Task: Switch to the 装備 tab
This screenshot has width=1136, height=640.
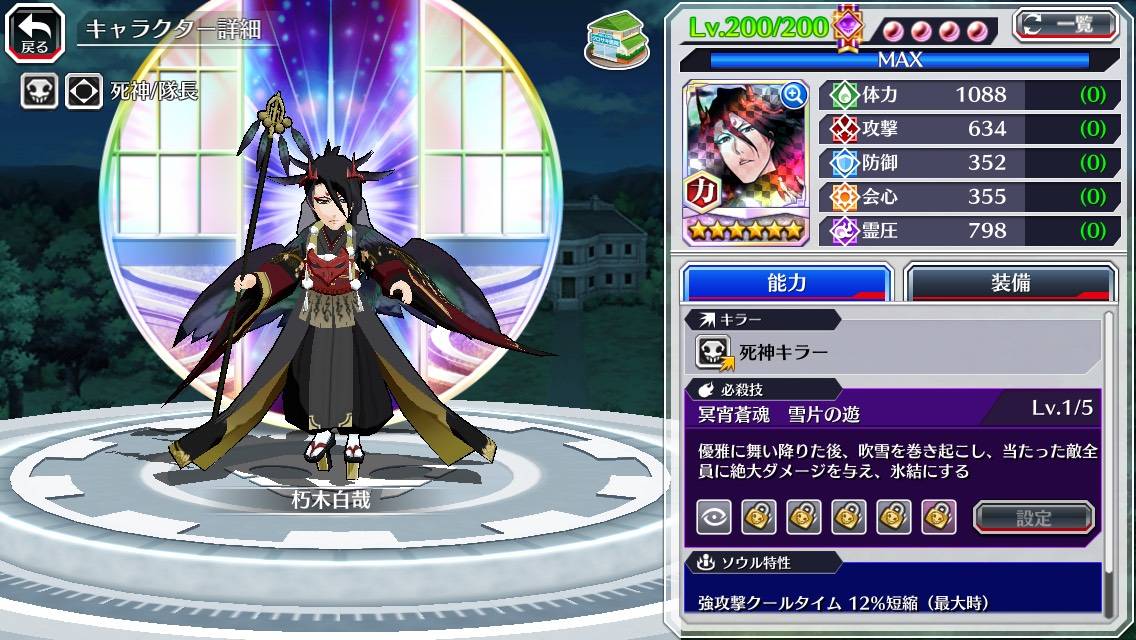Action: [1009, 283]
